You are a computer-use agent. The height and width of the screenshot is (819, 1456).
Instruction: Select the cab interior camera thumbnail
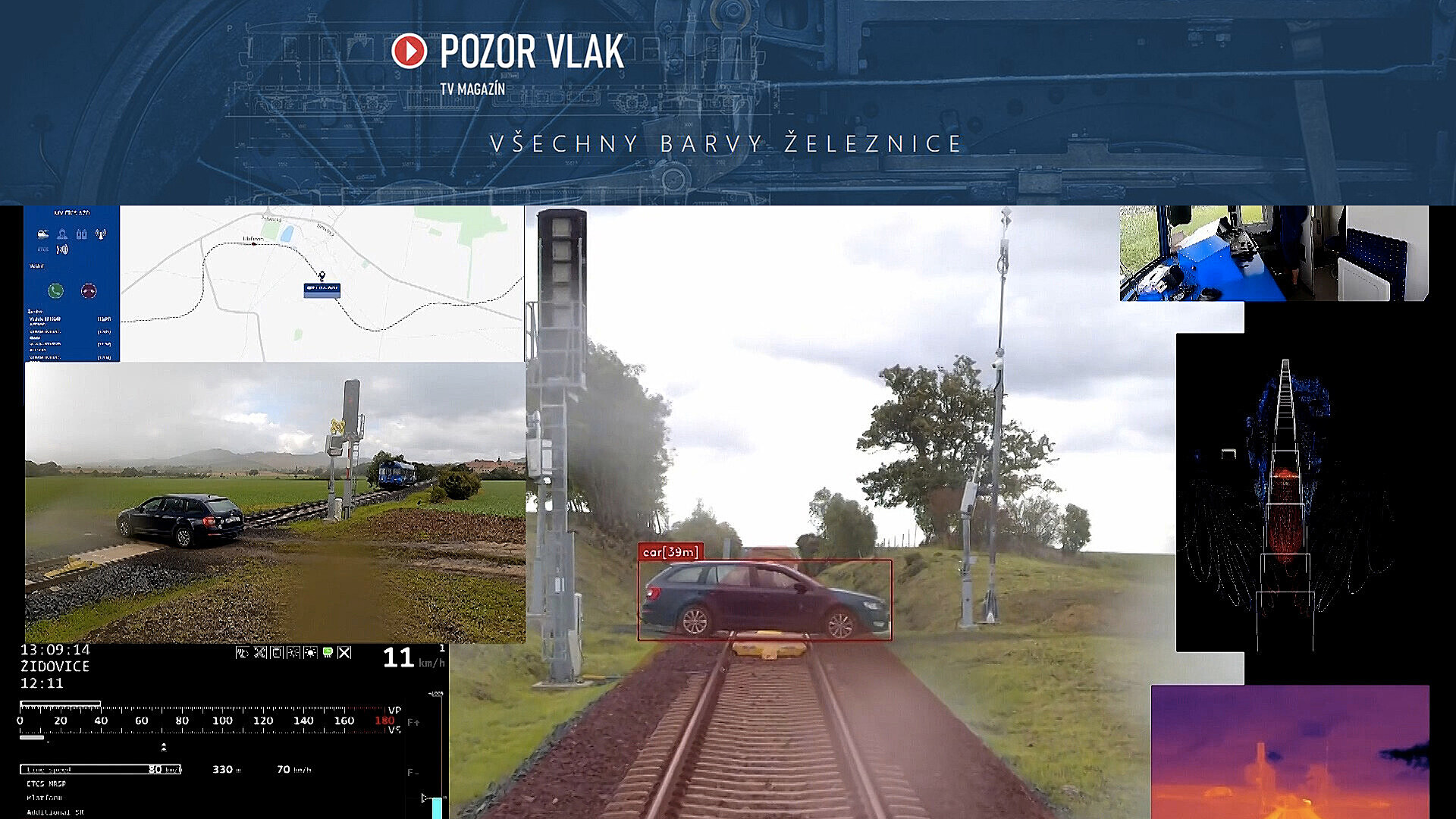pyautogui.click(x=1273, y=253)
